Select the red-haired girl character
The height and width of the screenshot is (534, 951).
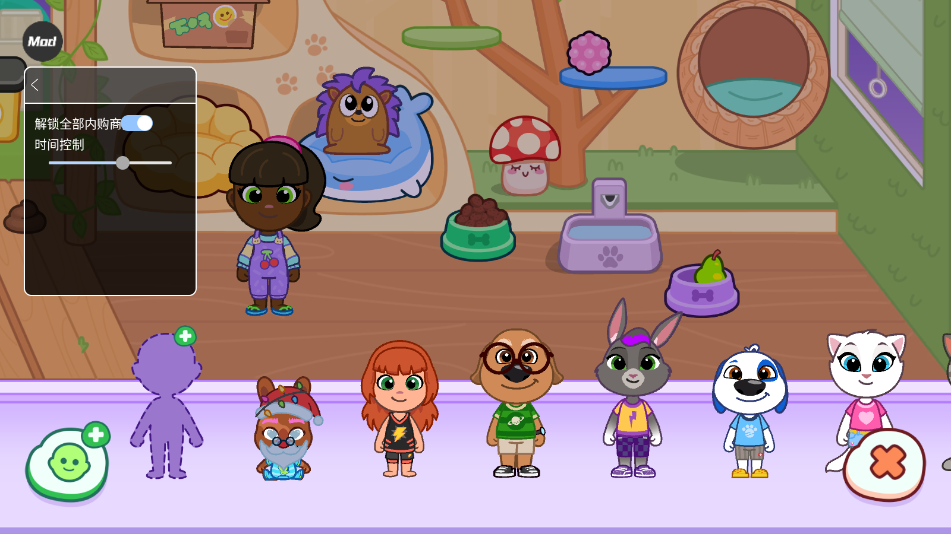399,407
